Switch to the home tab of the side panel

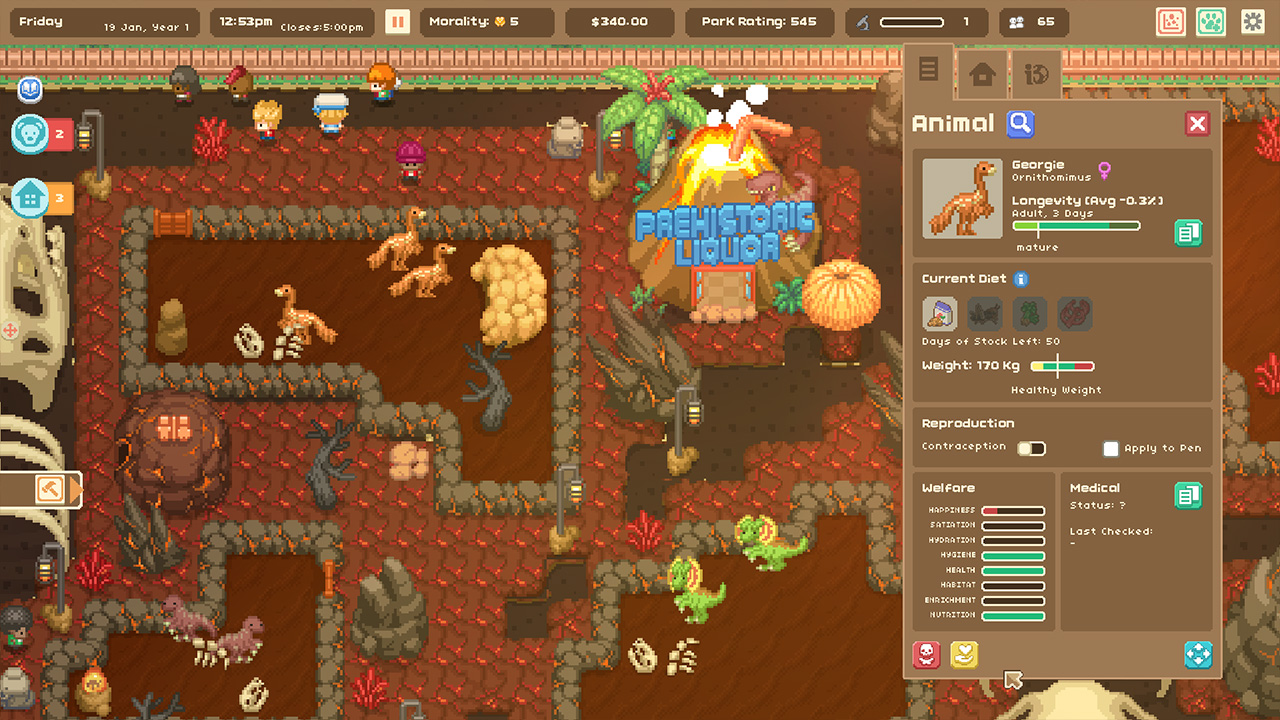coord(980,73)
